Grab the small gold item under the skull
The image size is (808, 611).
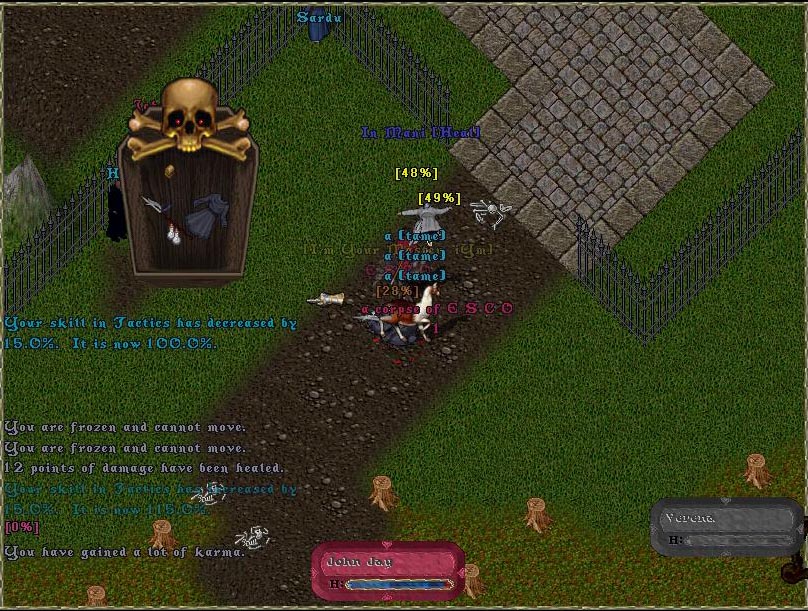coord(170,171)
